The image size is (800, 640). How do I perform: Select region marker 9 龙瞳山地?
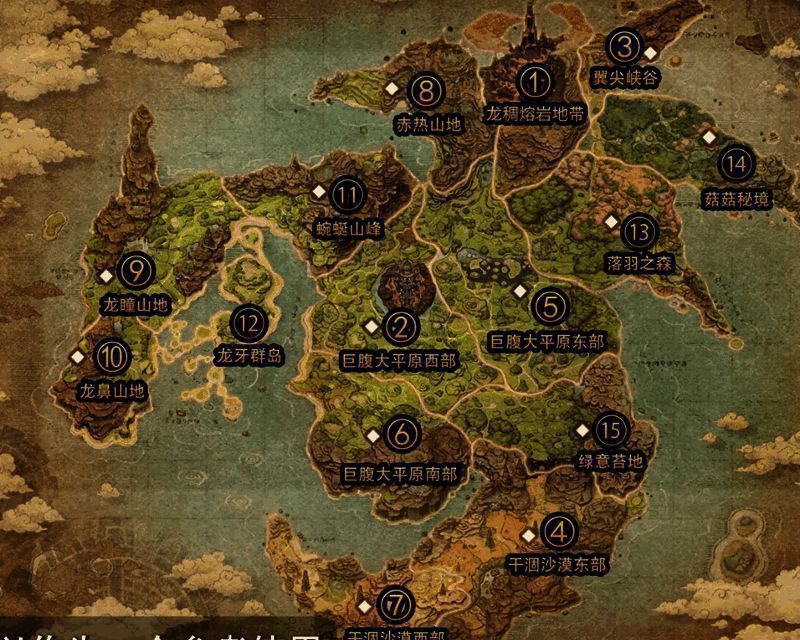[x=134, y=270]
